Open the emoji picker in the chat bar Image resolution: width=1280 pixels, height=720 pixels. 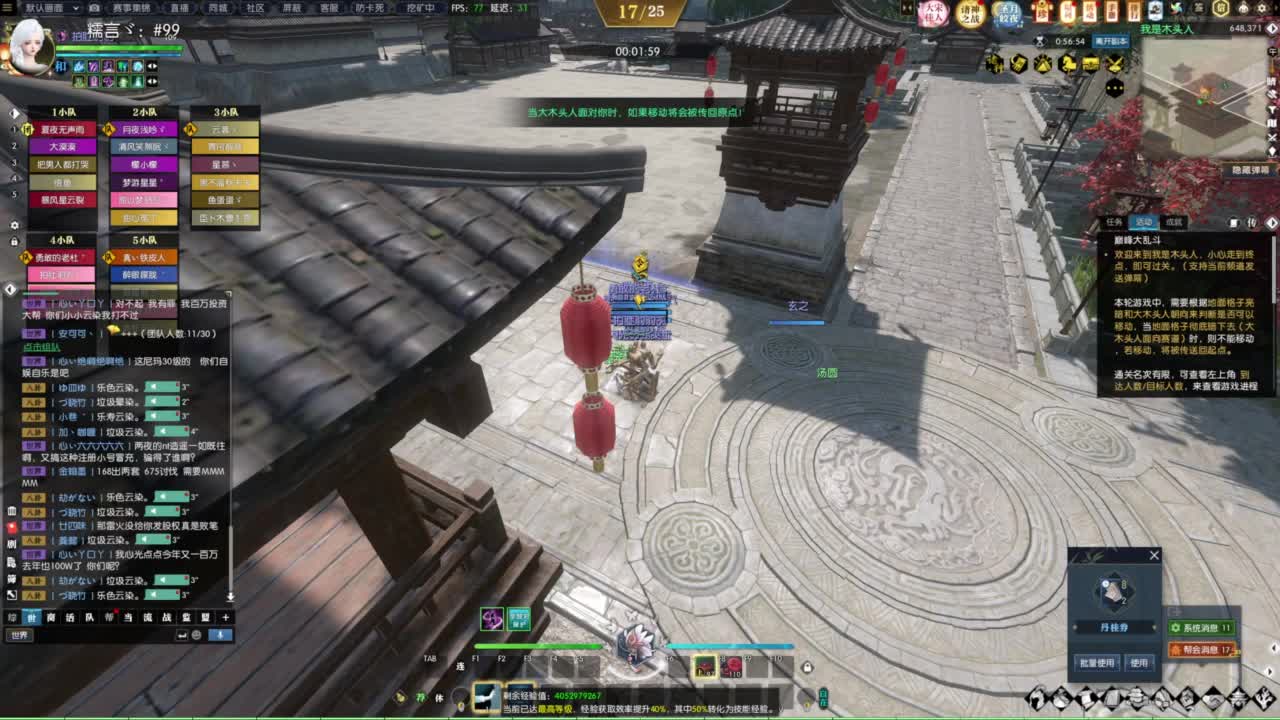[x=195, y=634]
